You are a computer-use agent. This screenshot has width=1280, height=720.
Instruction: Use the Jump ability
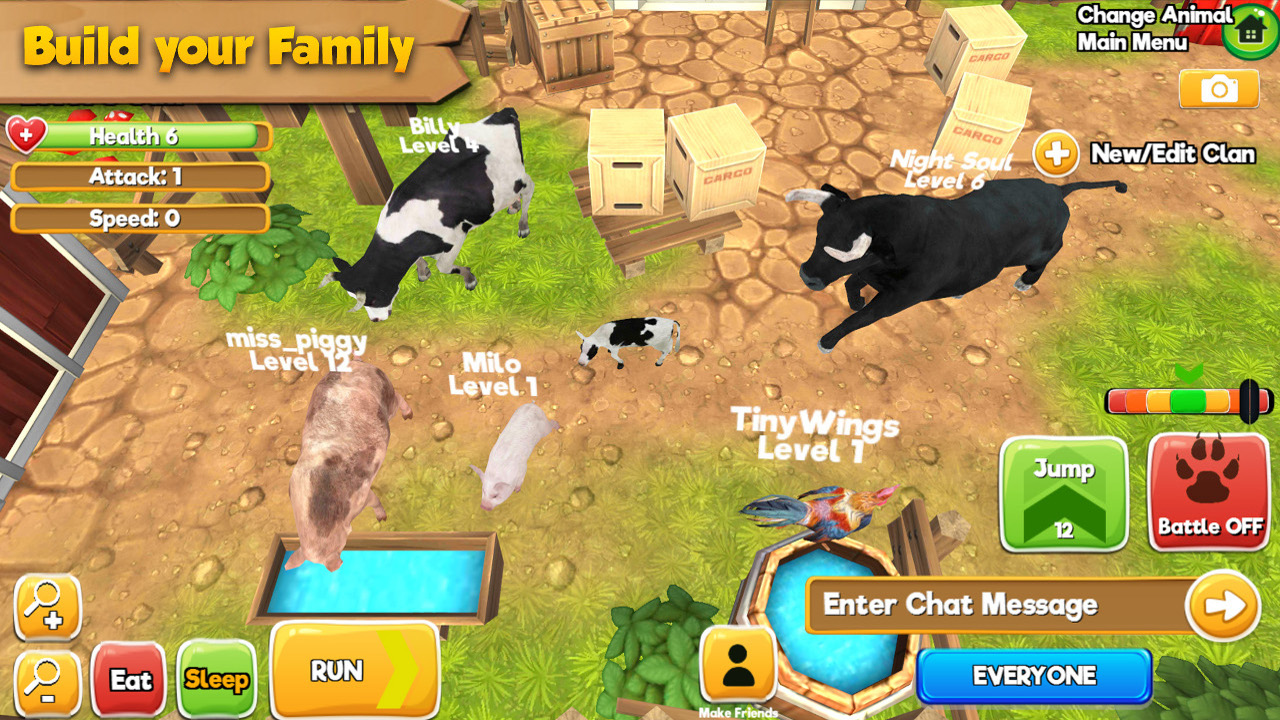click(x=1063, y=495)
